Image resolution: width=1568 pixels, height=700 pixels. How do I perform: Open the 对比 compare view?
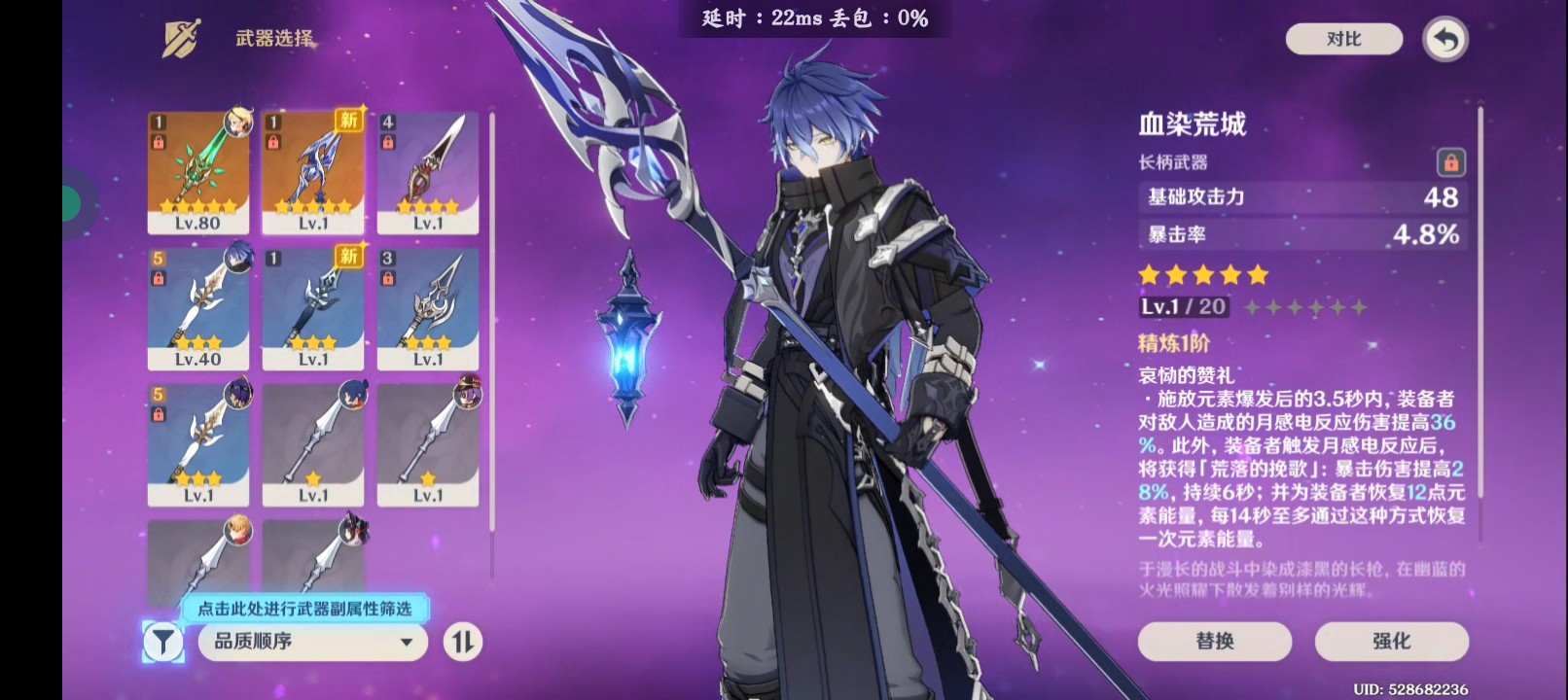(x=1343, y=39)
